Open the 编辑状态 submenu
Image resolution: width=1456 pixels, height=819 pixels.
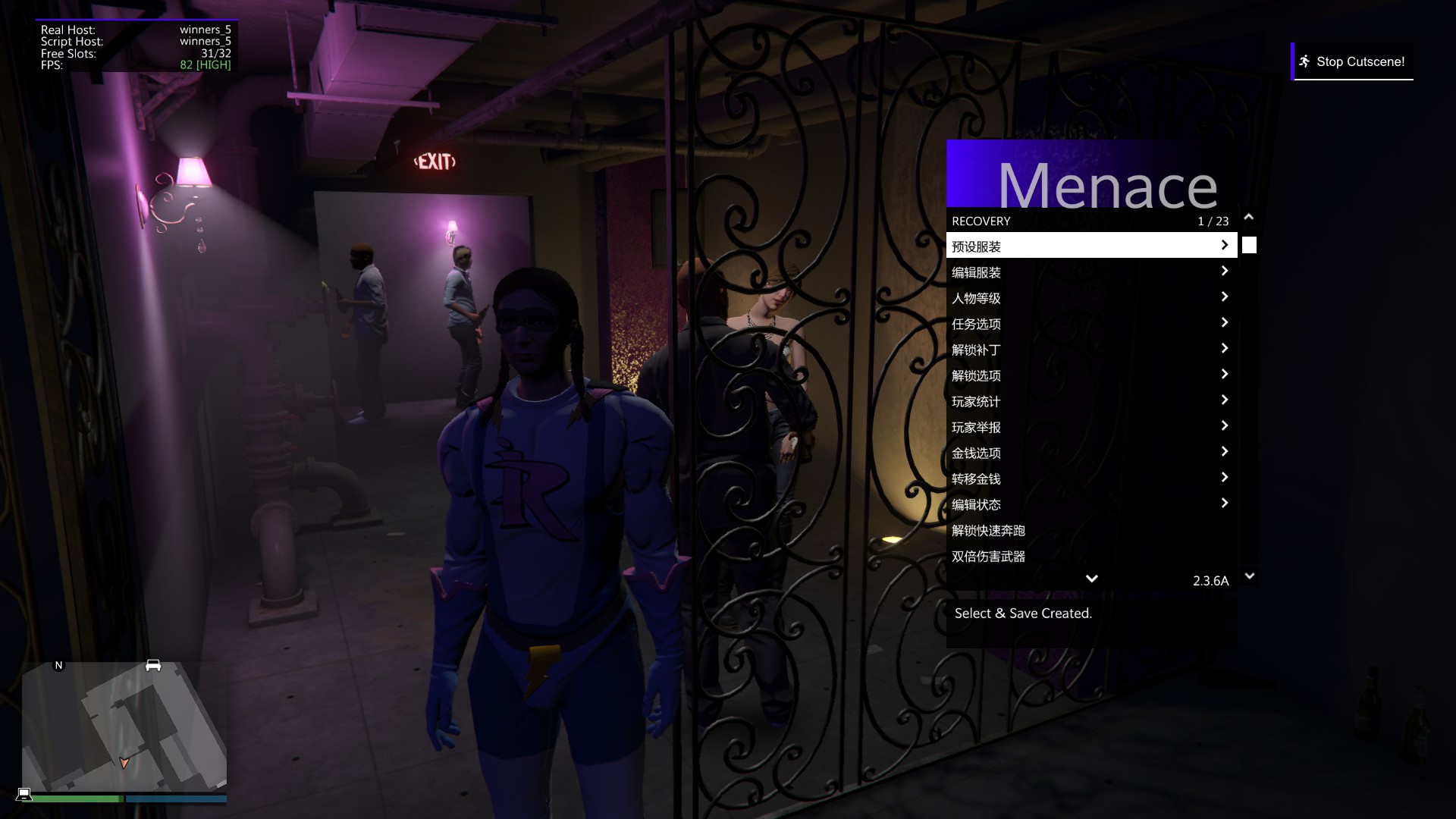(1090, 504)
